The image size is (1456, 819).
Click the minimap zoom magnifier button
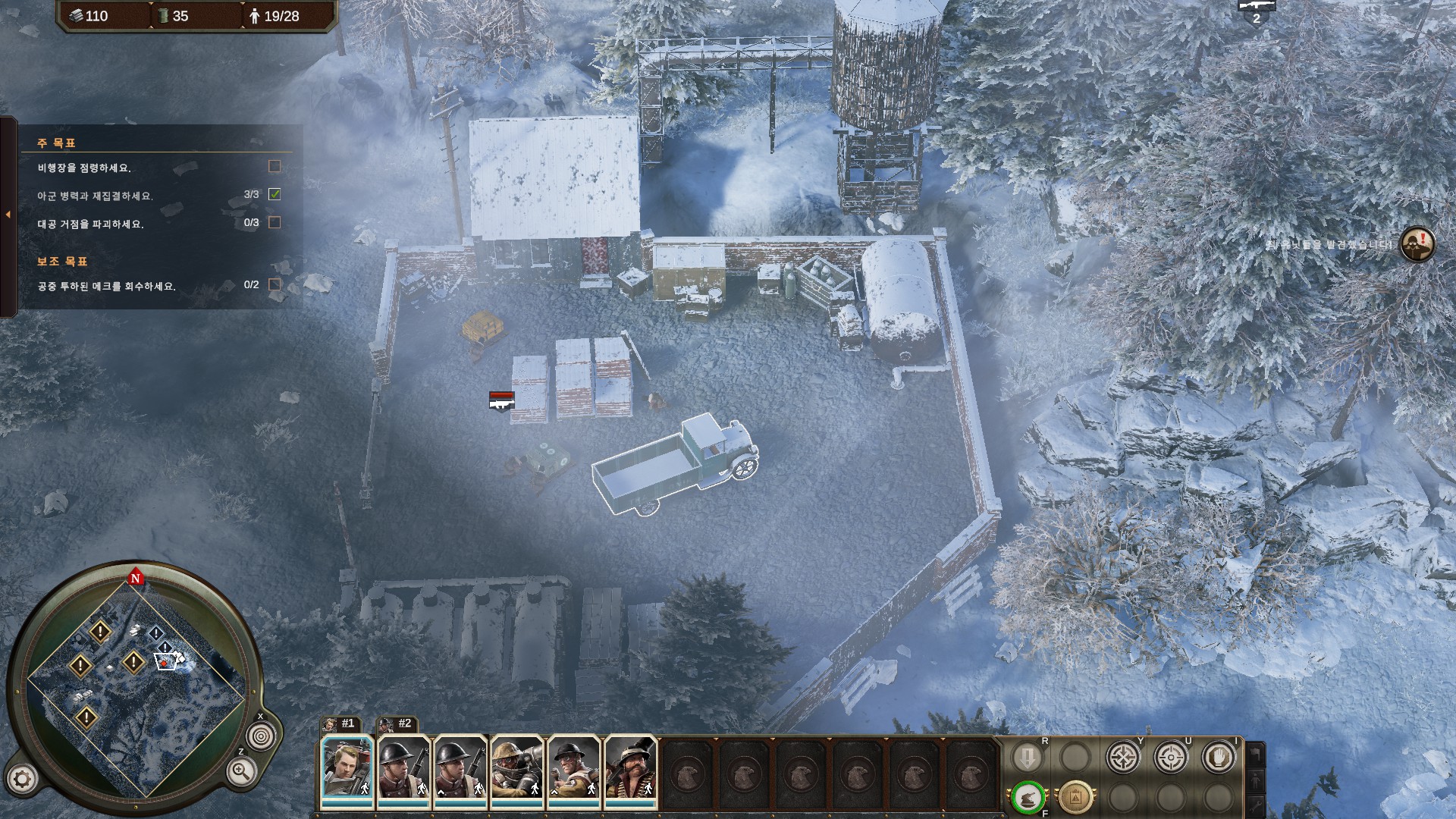point(240,773)
